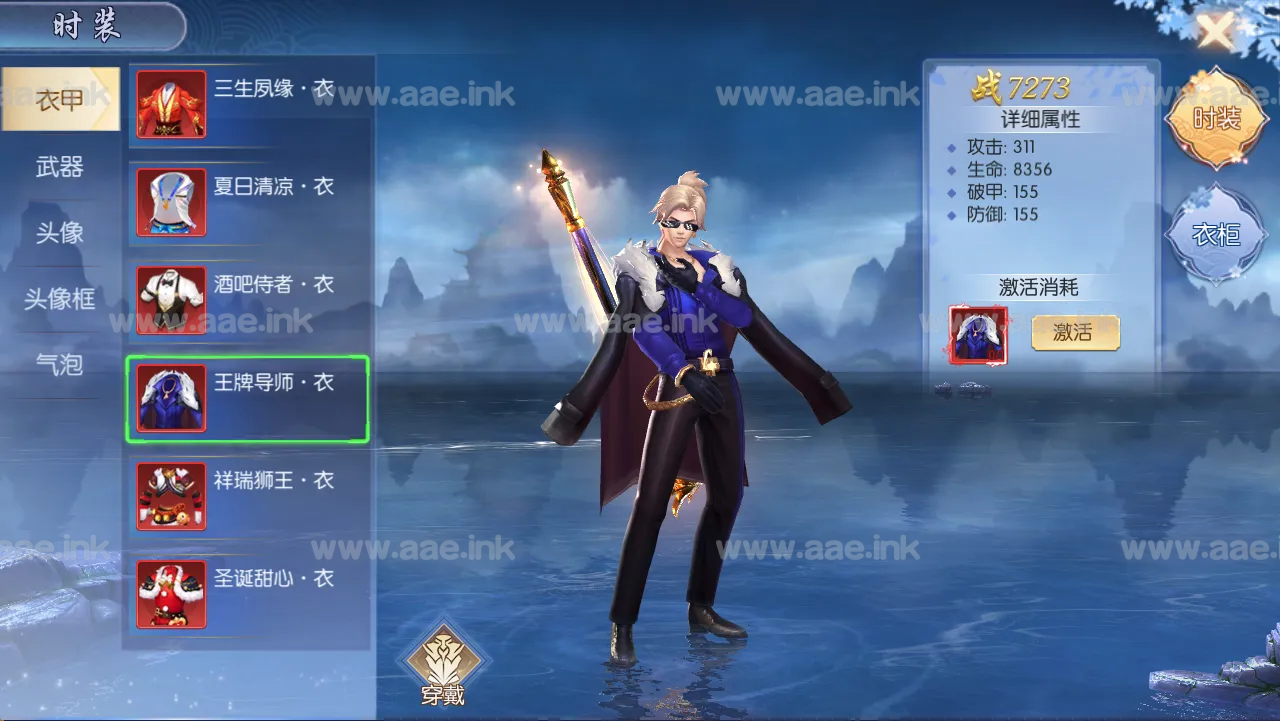This screenshot has width=1280, height=721.
Task: Select the 头像 avatar tab
Action: click(60, 233)
